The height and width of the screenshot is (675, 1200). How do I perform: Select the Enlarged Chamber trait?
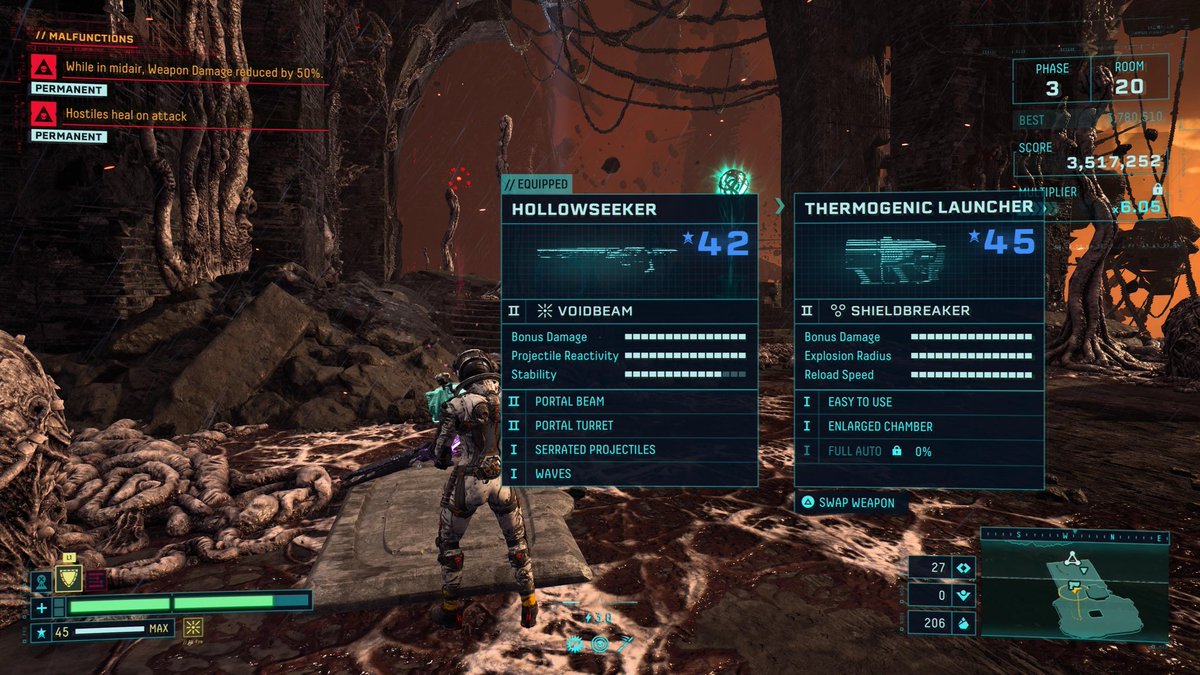[919, 426]
